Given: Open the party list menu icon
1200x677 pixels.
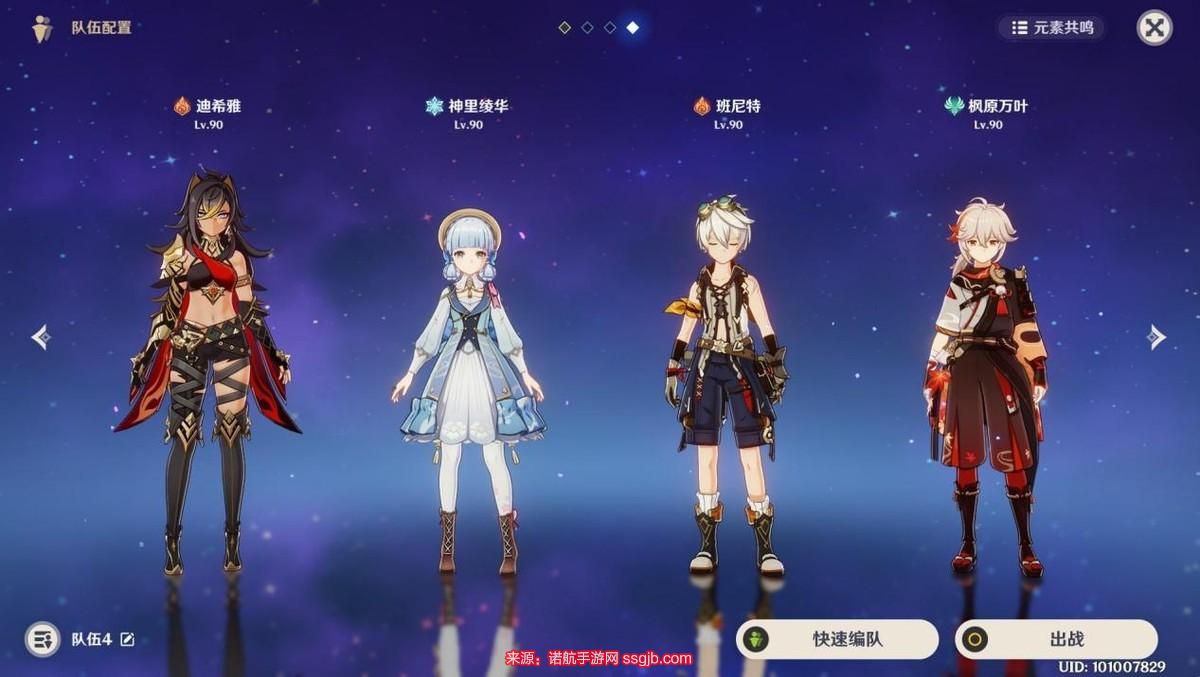Looking at the screenshot, I should [42, 639].
